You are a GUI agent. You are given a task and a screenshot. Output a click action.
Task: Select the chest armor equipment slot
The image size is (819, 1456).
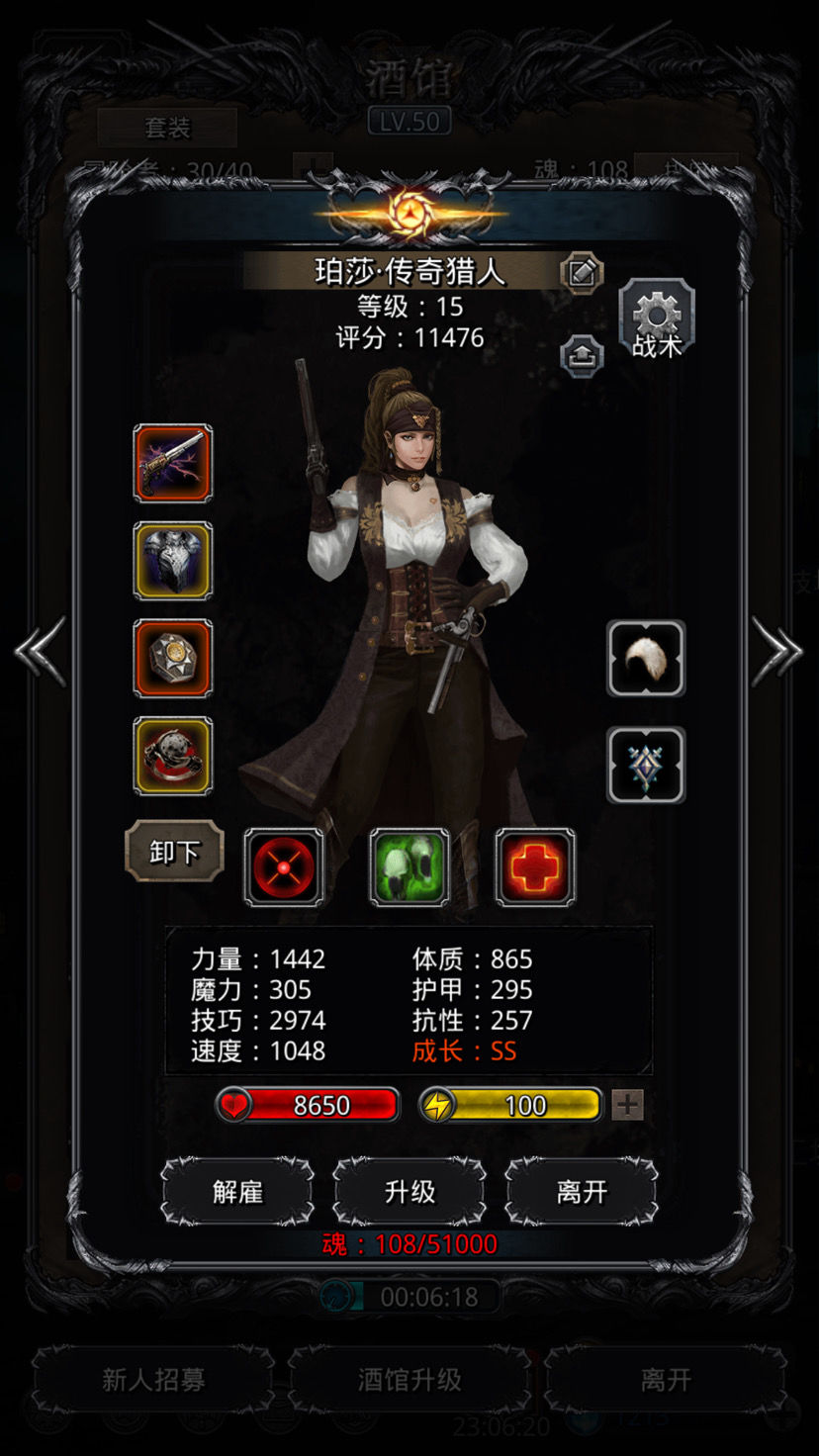coord(173,561)
